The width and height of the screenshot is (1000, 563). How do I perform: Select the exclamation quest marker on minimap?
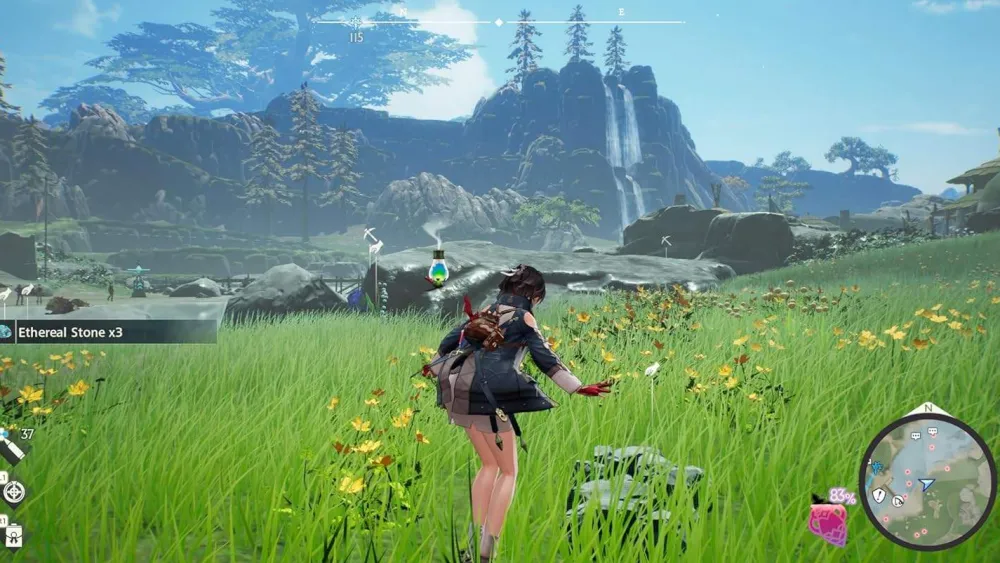tap(879, 495)
